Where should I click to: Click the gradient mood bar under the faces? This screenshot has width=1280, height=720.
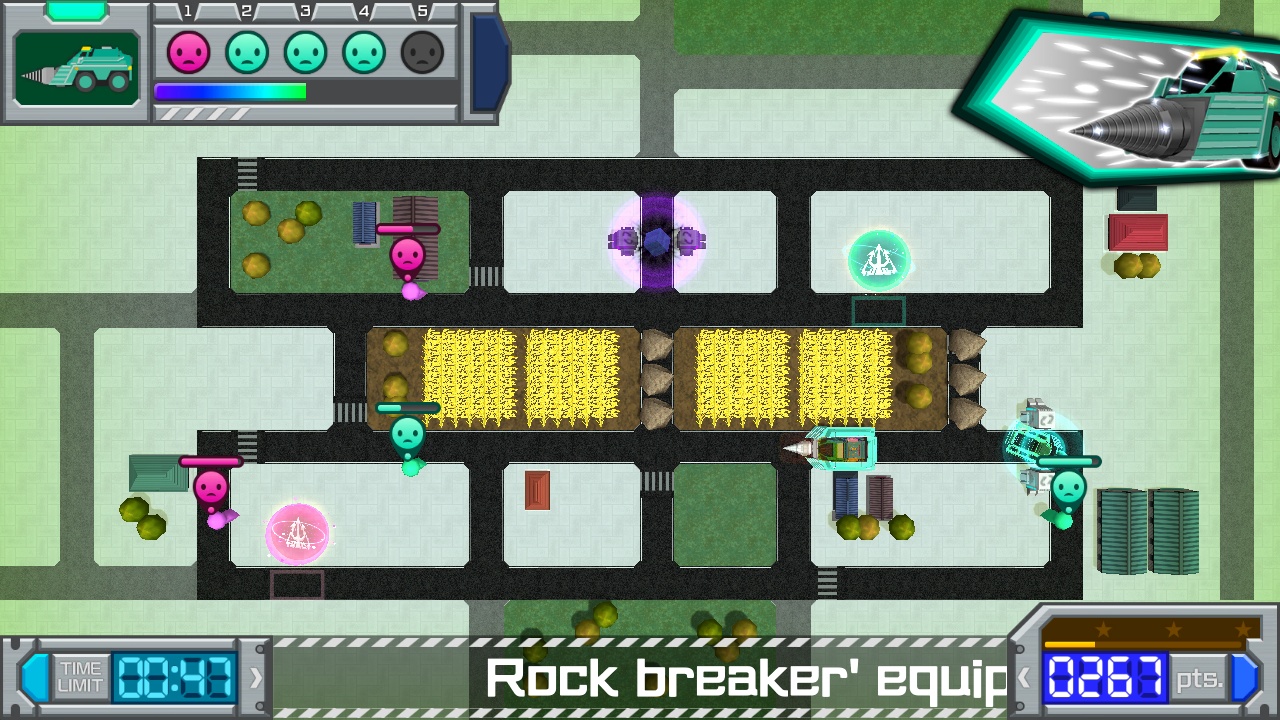230,91
